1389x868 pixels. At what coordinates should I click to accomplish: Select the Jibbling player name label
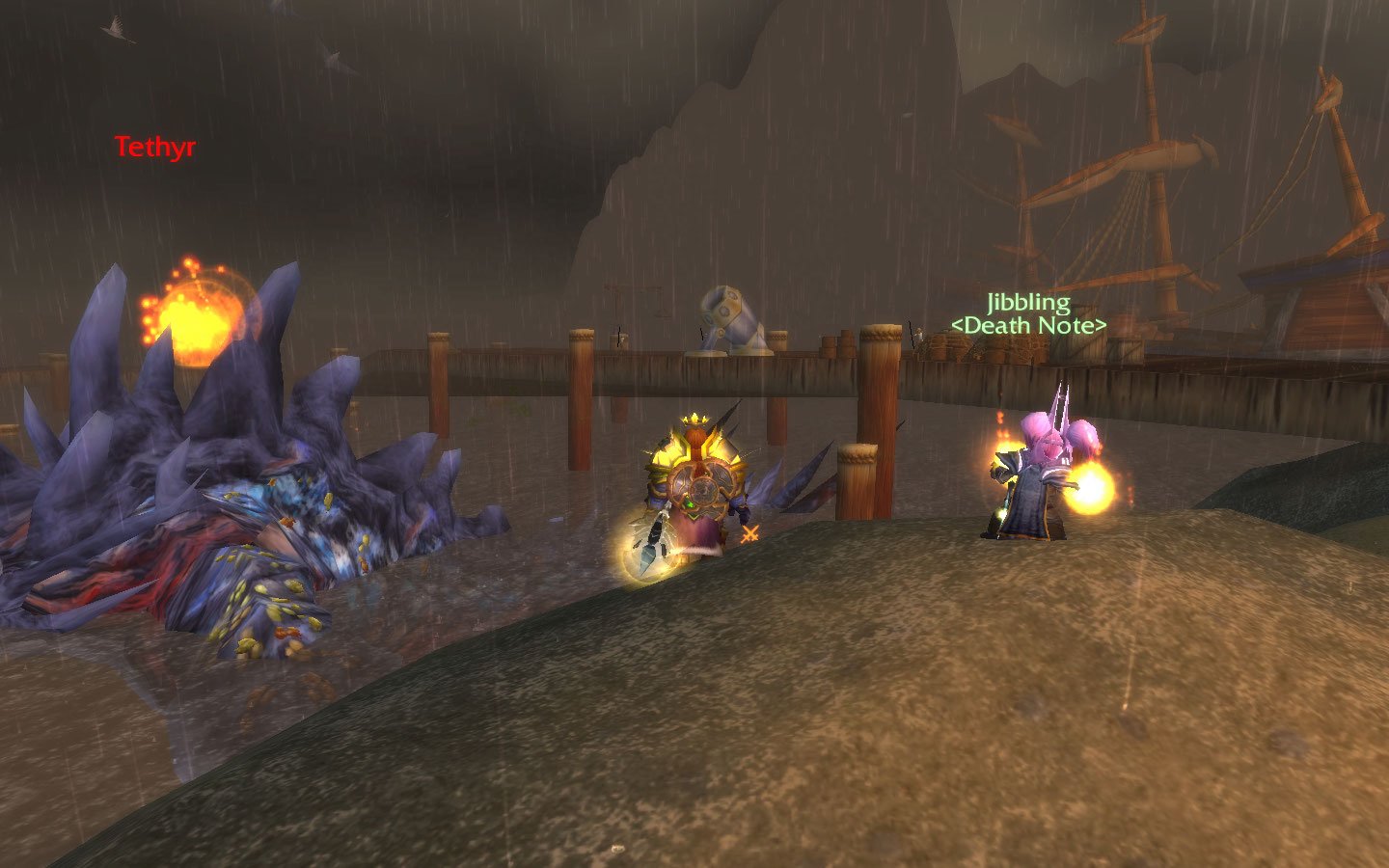click(1028, 303)
